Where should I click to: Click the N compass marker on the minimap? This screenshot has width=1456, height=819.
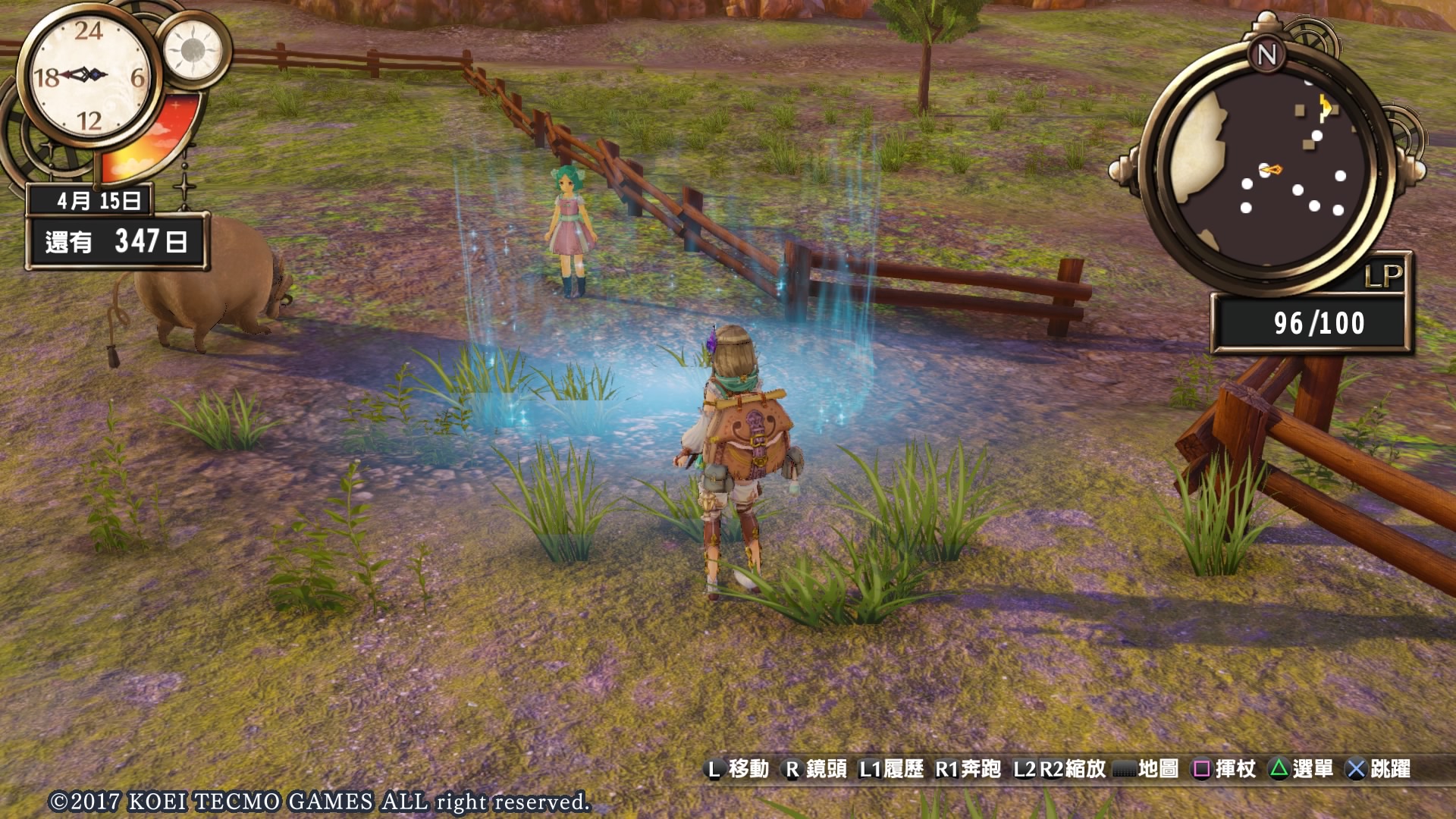[1266, 55]
